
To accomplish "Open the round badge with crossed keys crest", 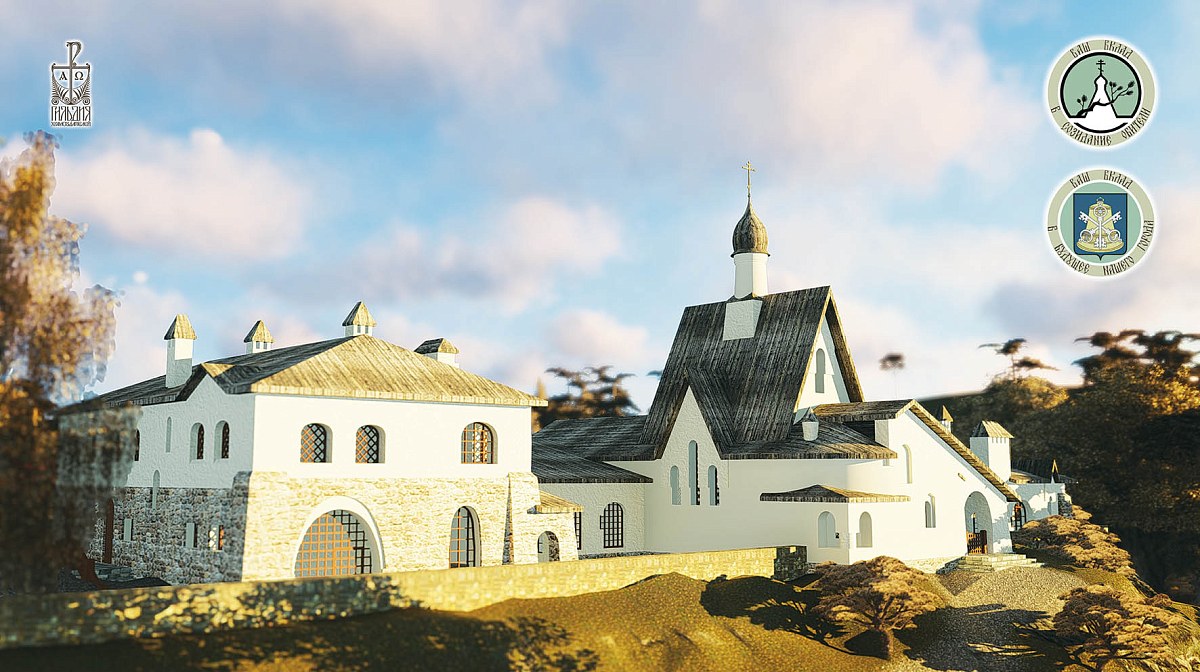I will [1100, 222].
